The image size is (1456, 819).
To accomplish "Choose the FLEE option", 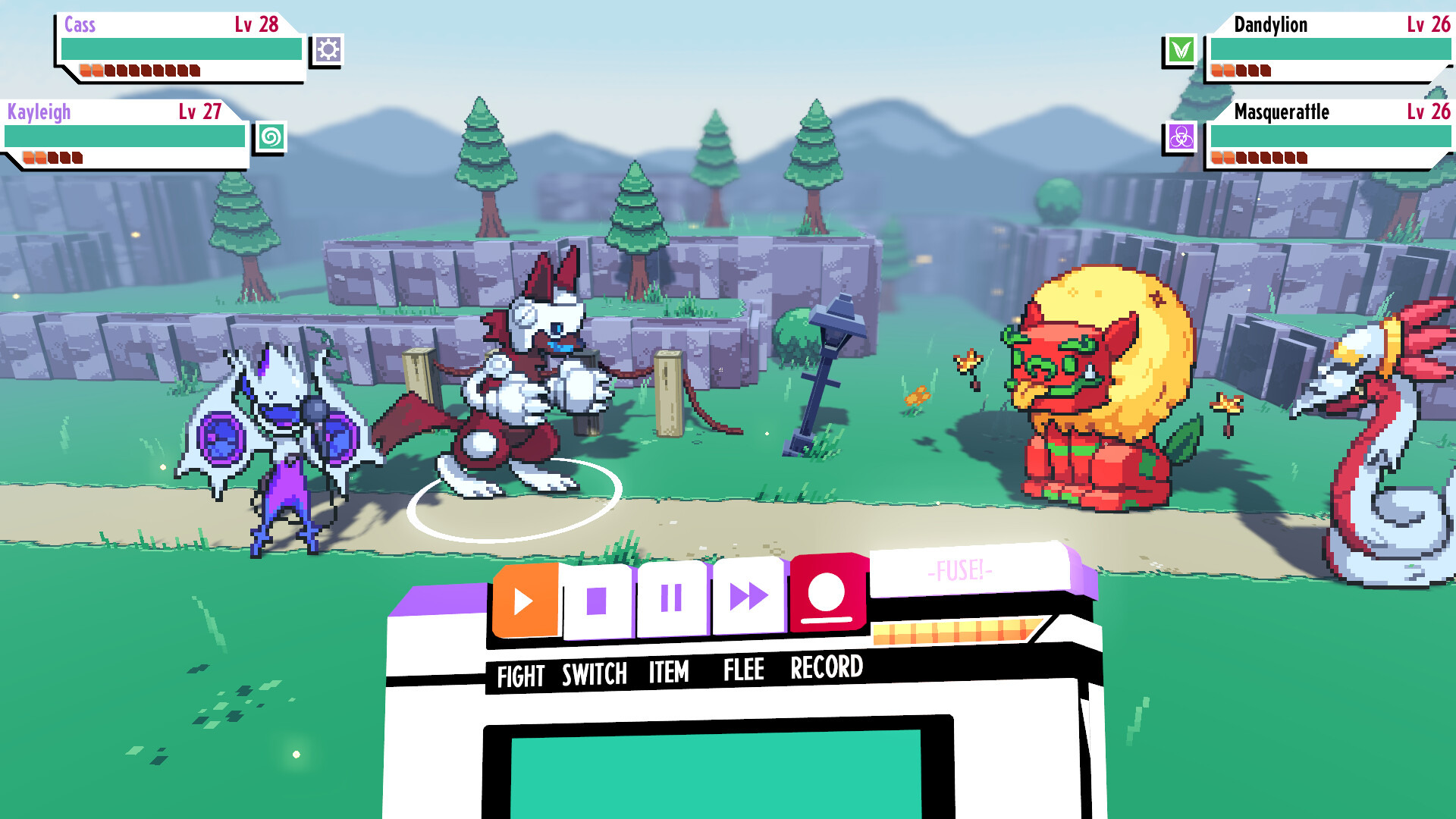I will [x=742, y=670].
